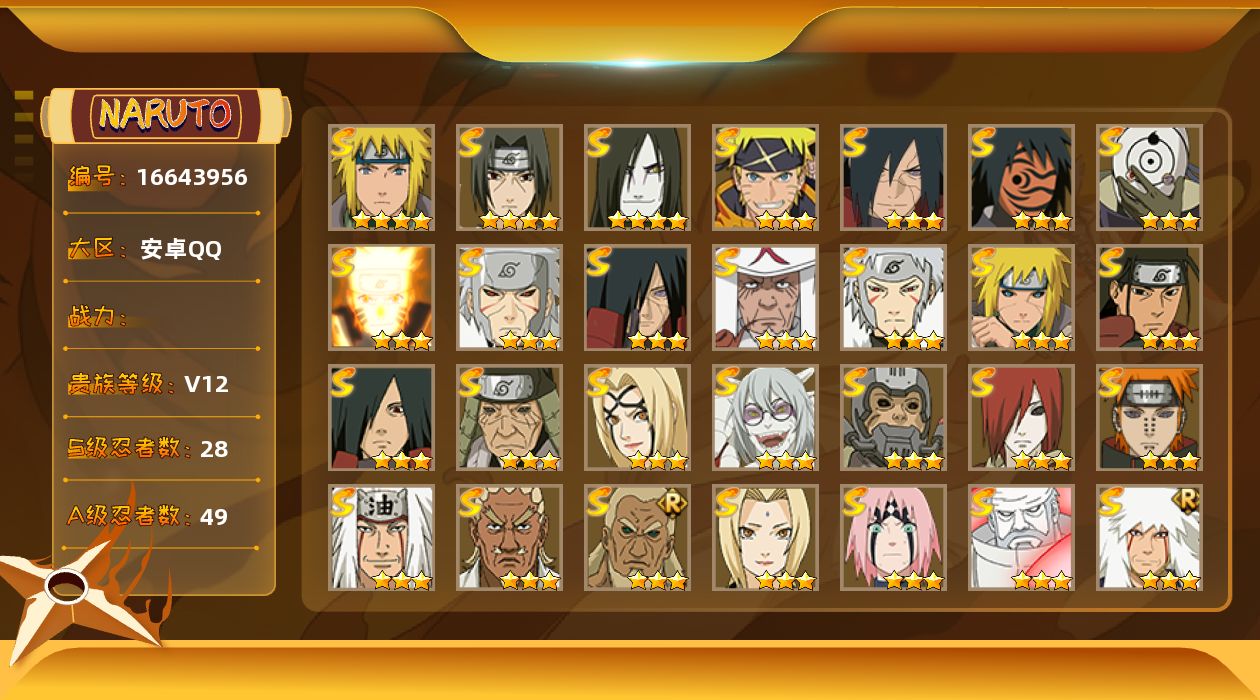
Task: Select the red-haired Nagato portrait
Action: click(1022, 418)
